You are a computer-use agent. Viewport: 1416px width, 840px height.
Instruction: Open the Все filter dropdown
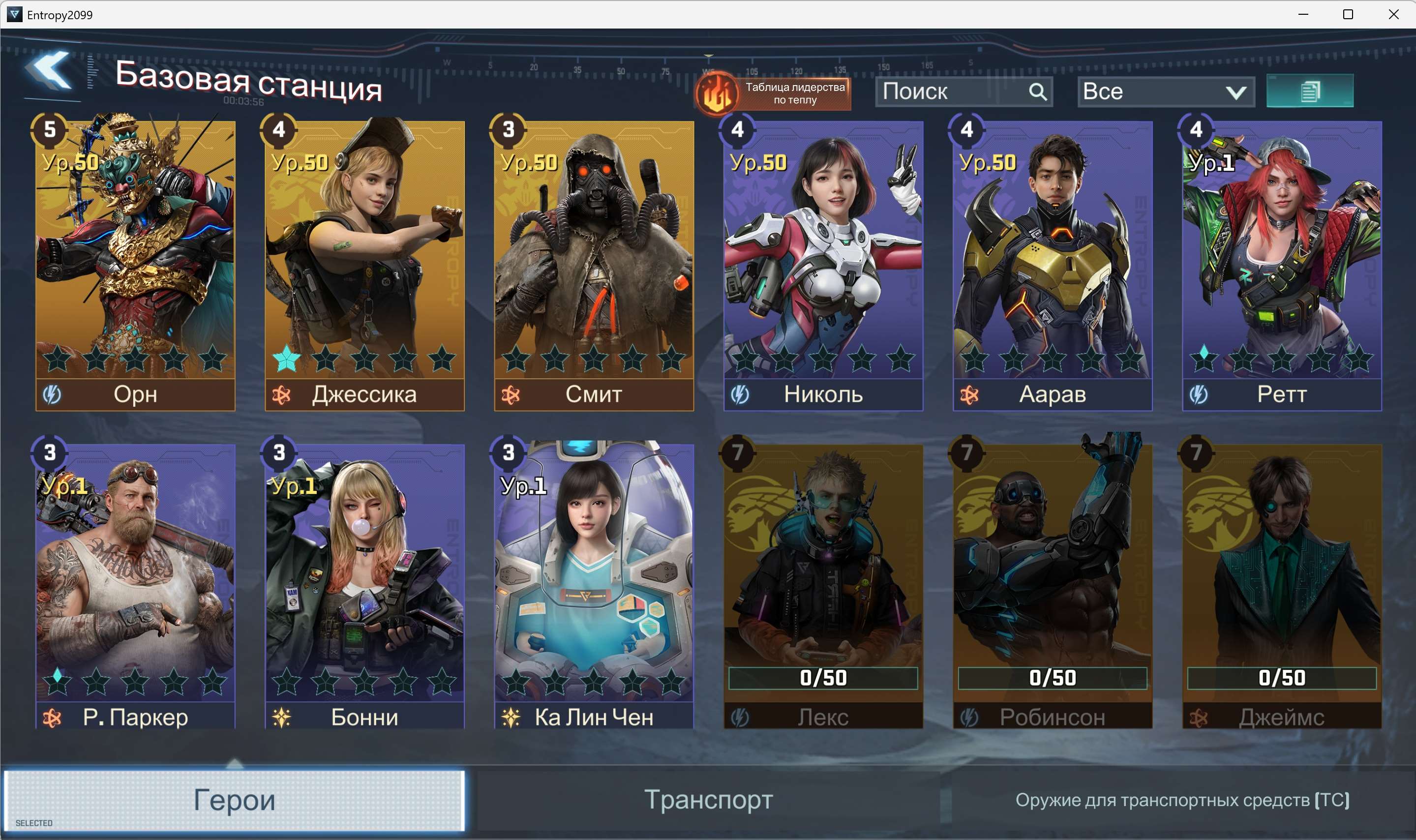click(x=1165, y=91)
